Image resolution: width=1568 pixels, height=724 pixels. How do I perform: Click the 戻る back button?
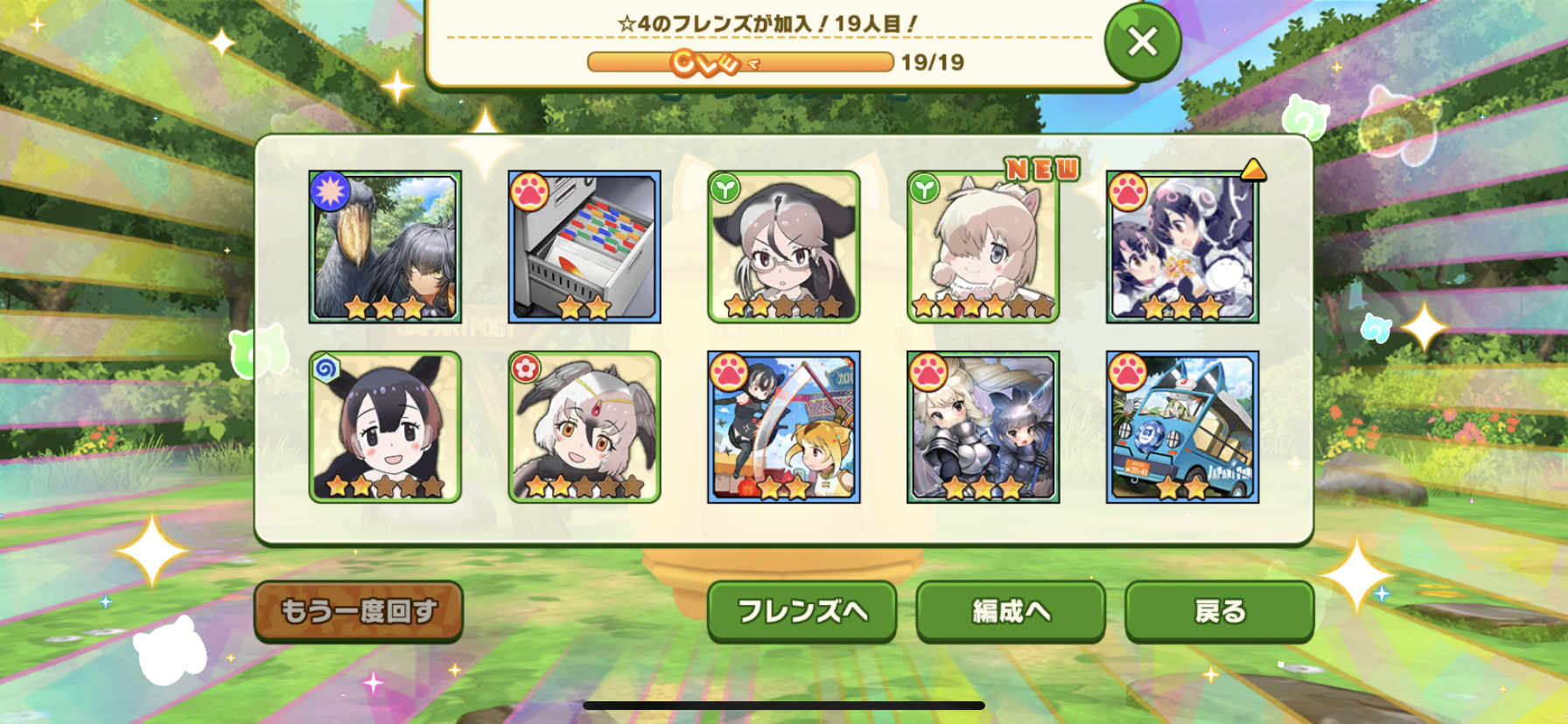click(1219, 611)
